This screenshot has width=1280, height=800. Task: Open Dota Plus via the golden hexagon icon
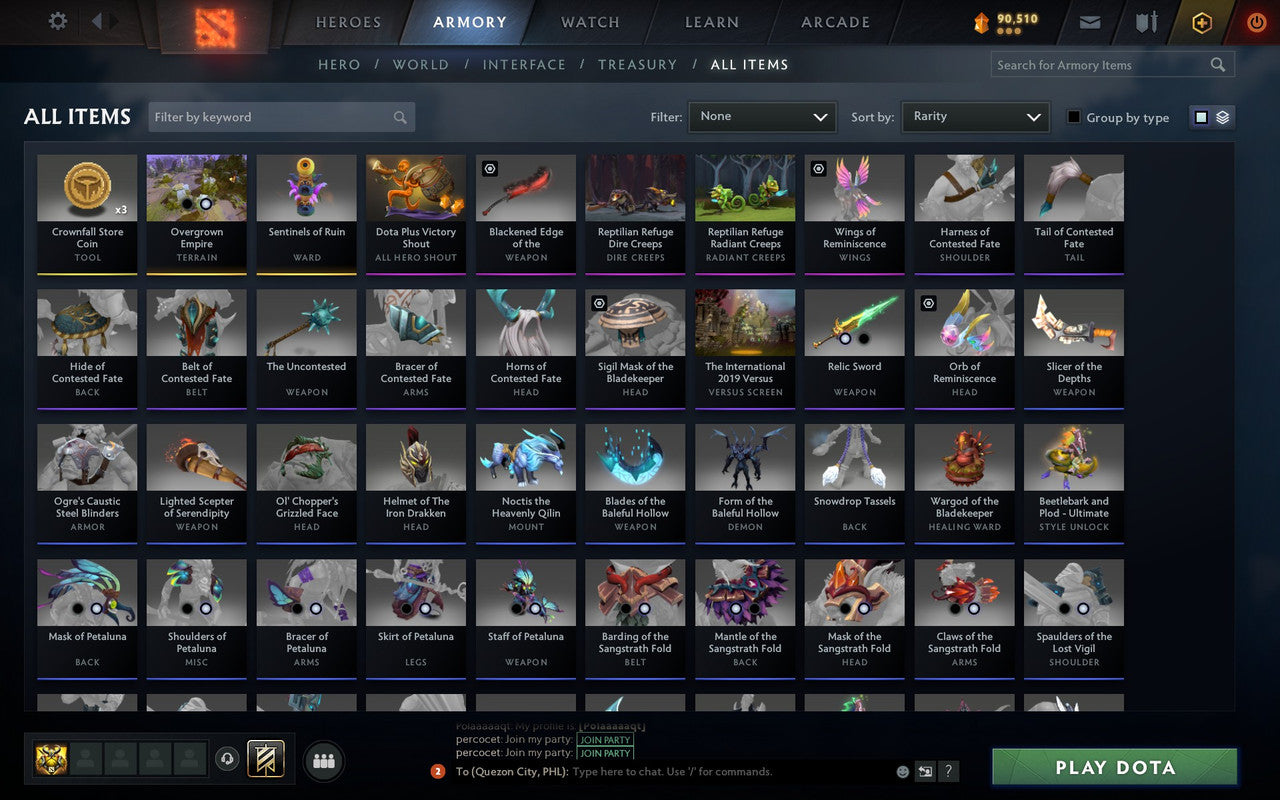[1201, 22]
